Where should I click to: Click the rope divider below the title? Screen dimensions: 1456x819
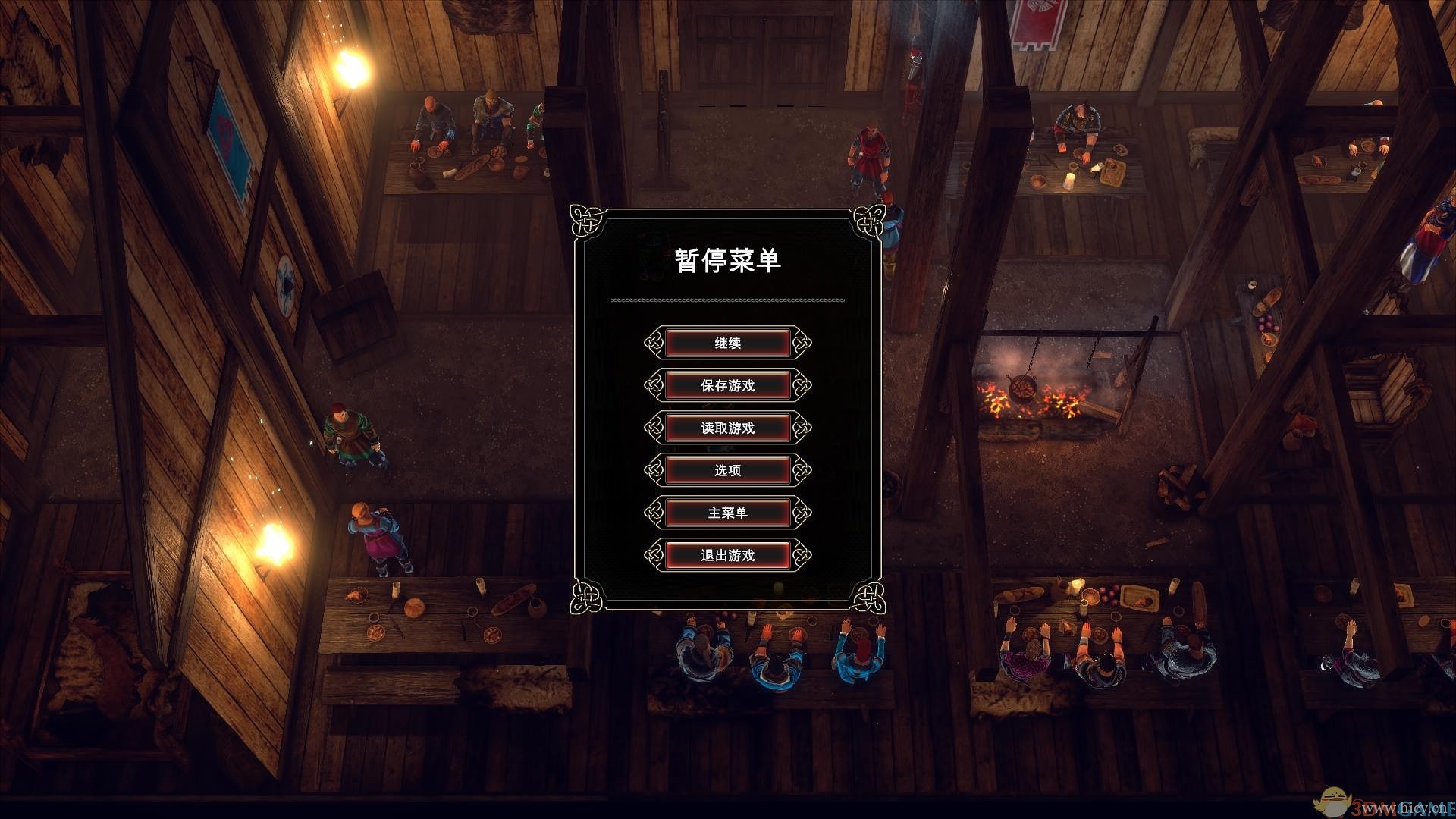[726, 300]
